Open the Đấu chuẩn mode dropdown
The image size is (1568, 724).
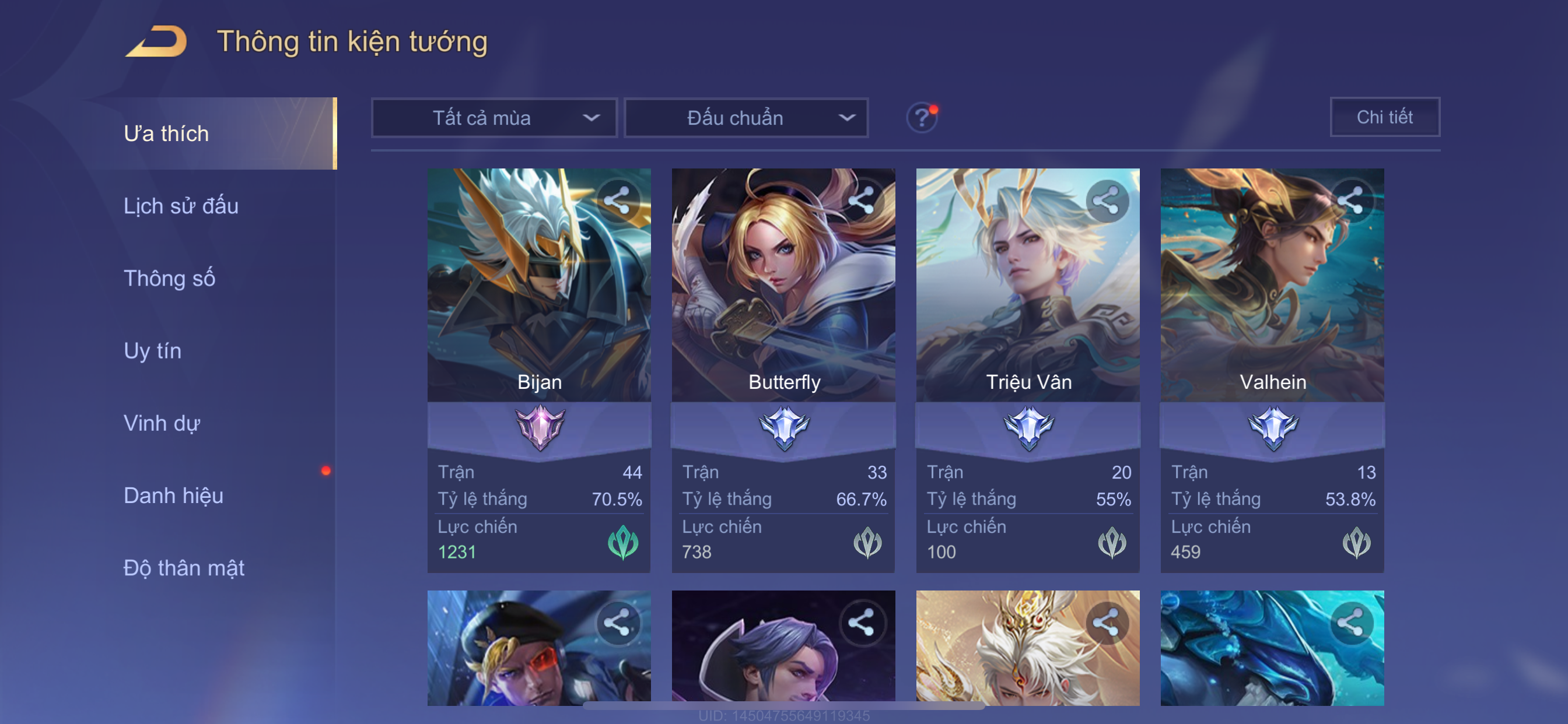(745, 118)
